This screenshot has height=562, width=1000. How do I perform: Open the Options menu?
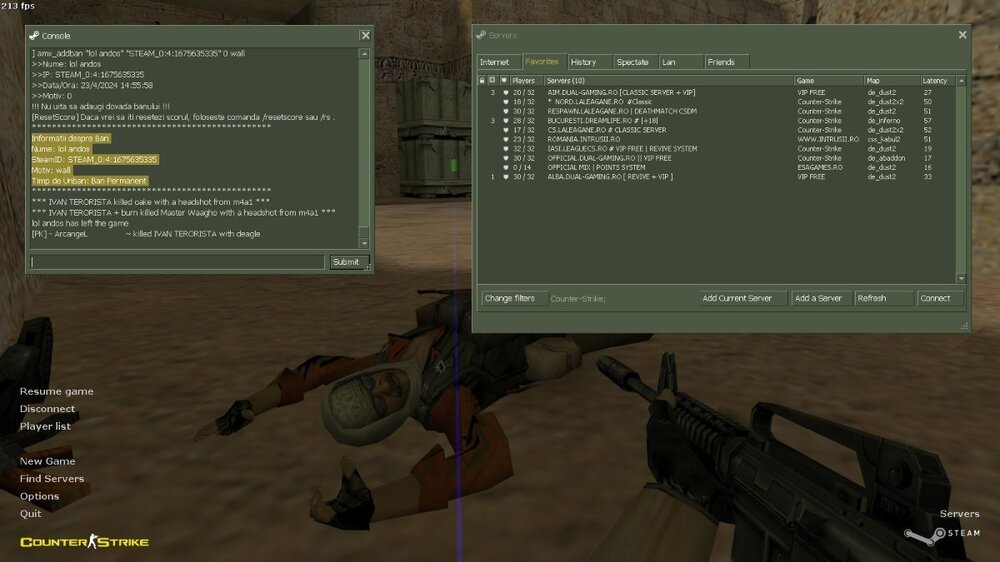[x=40, y=496]
